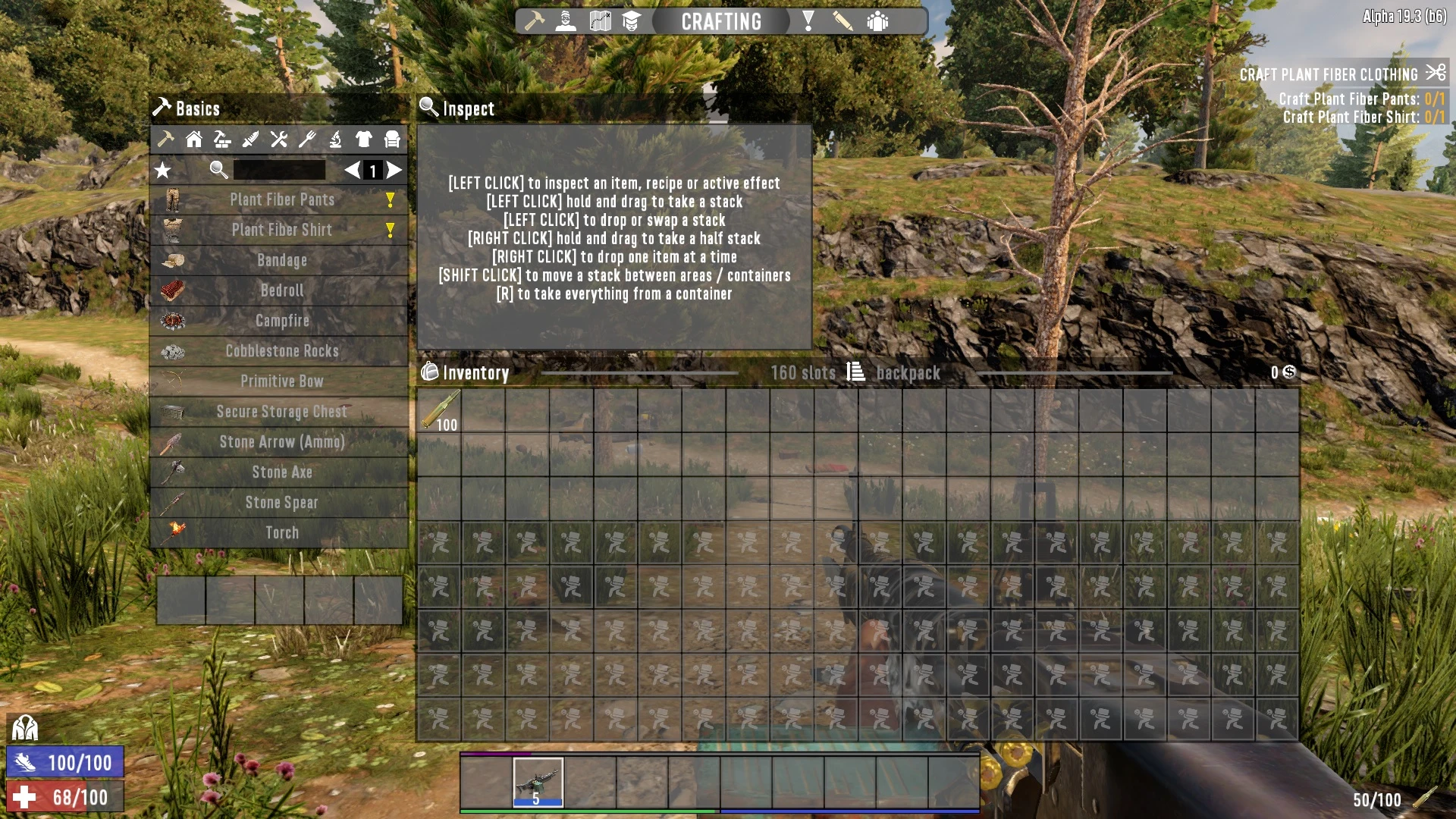Choose the Primitive Bow recipe
Image resolution: width=1456 pixels, height=819 pixels.
coord(281,381)
